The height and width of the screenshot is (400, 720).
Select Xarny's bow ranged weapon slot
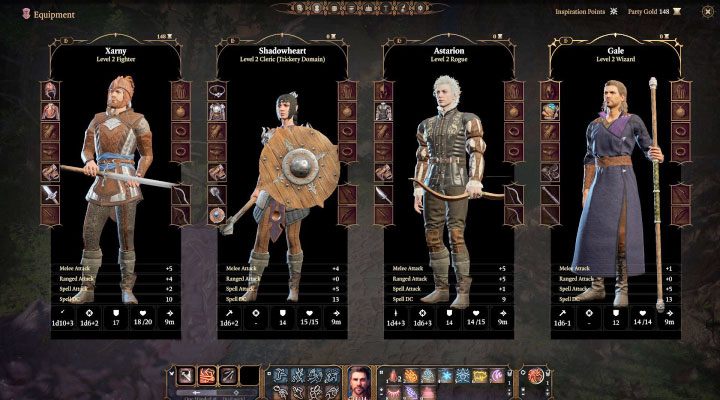coord(181,194)
